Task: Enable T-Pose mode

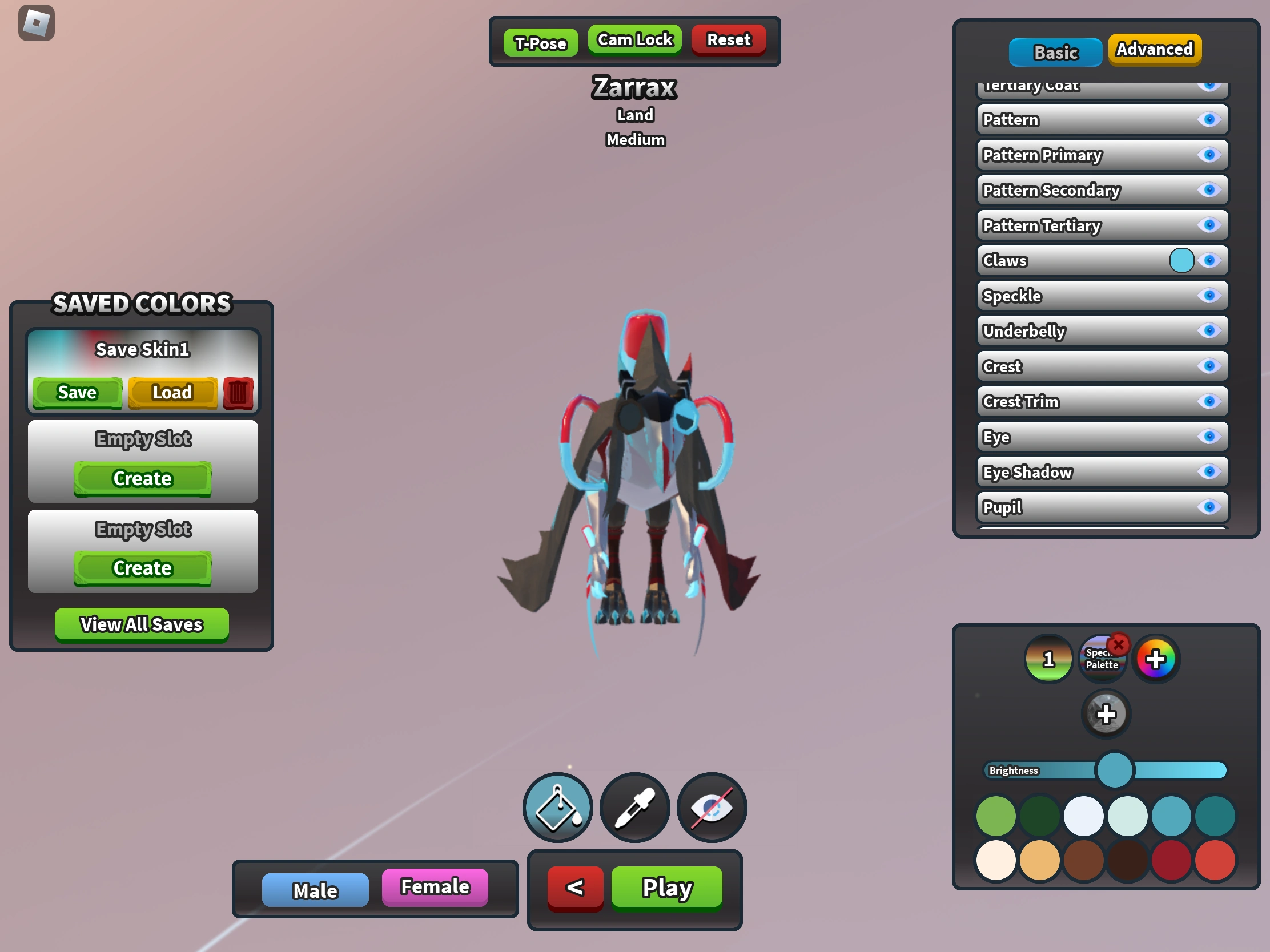Action: pos(540,42)
